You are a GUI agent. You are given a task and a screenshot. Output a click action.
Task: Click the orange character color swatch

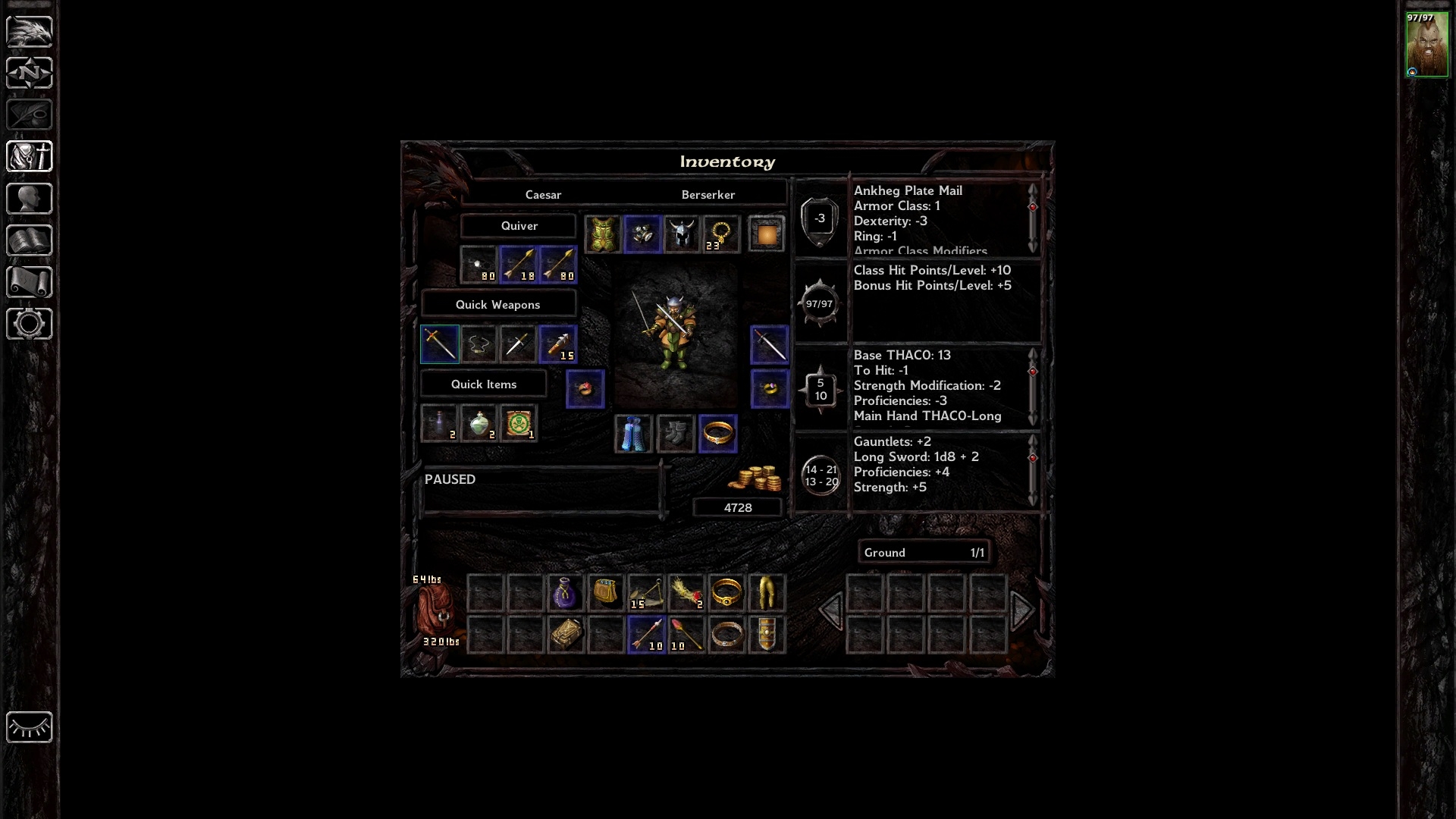pos(766,234)
